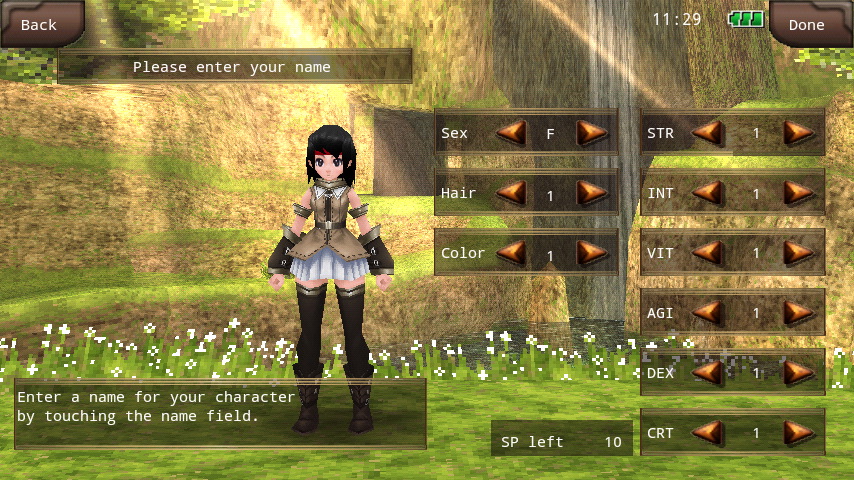Choose previous Hair style with left arrow
This screenshot has width=854, height=480.
512,192
